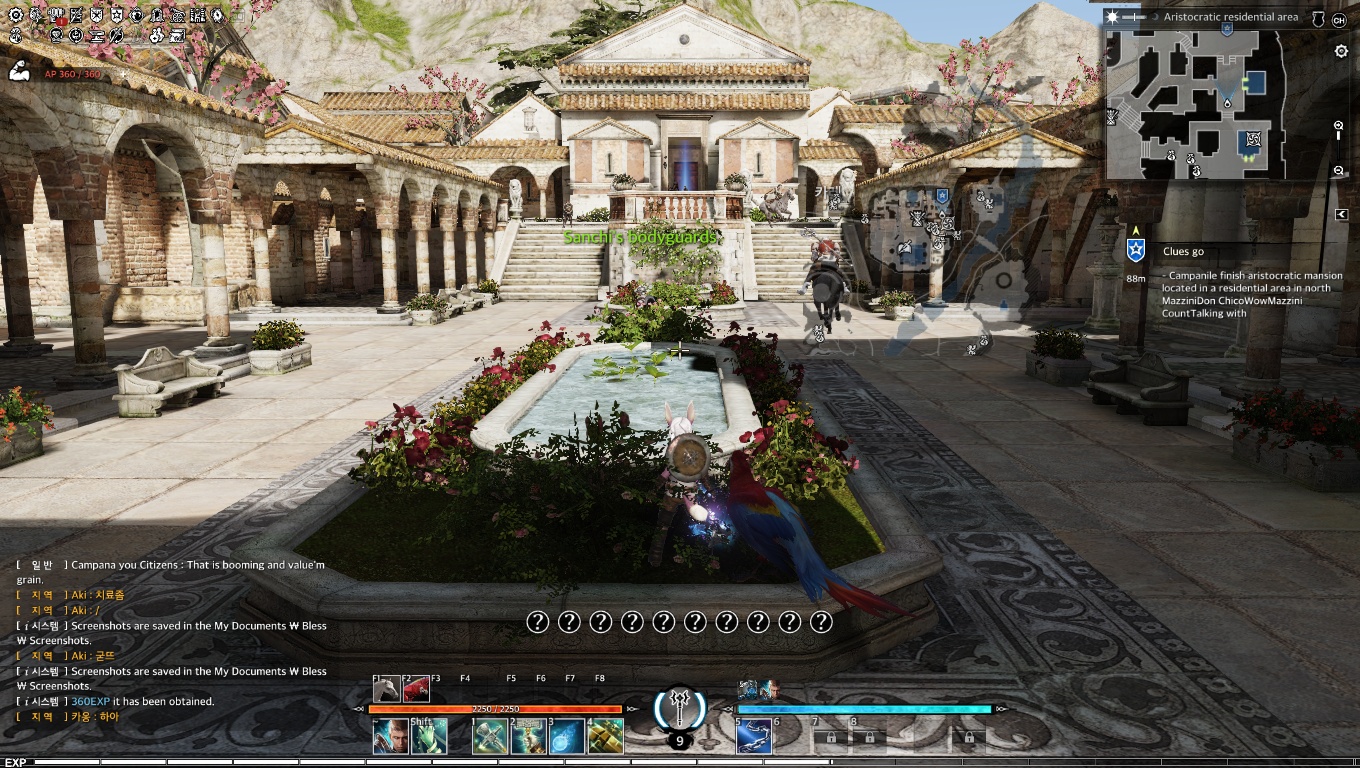This screenshot has width=1360, height=768.
Task: Zoom in the minimap
Action: [1339, 126]
